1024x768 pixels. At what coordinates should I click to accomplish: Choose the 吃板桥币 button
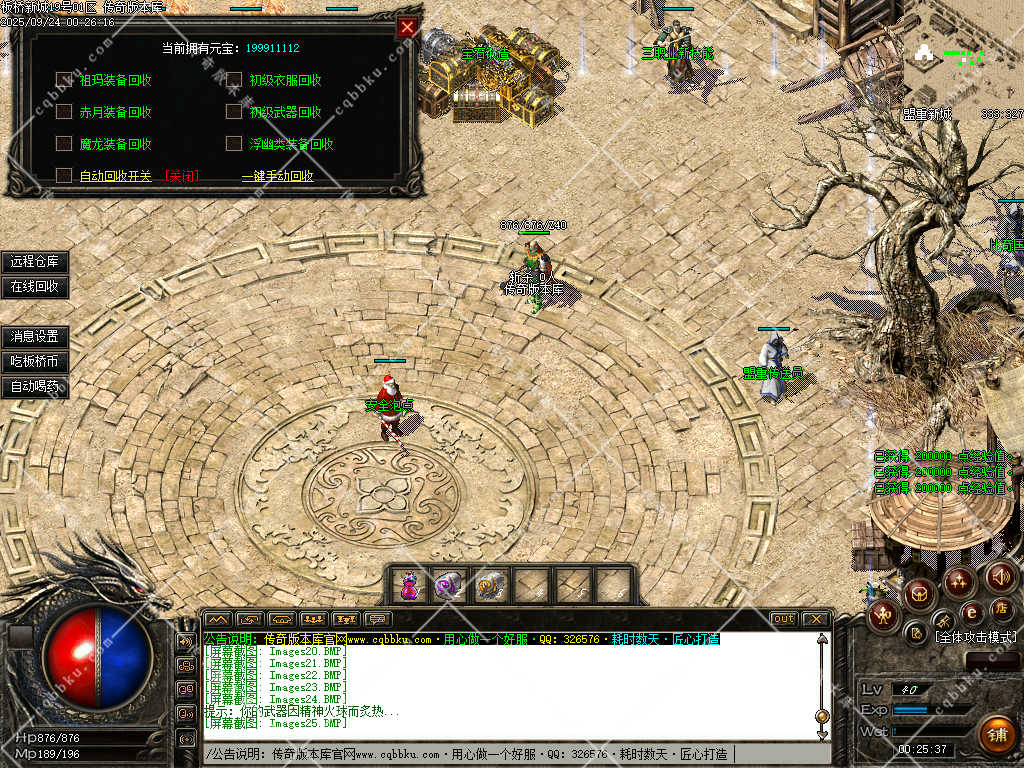(35, 362)
